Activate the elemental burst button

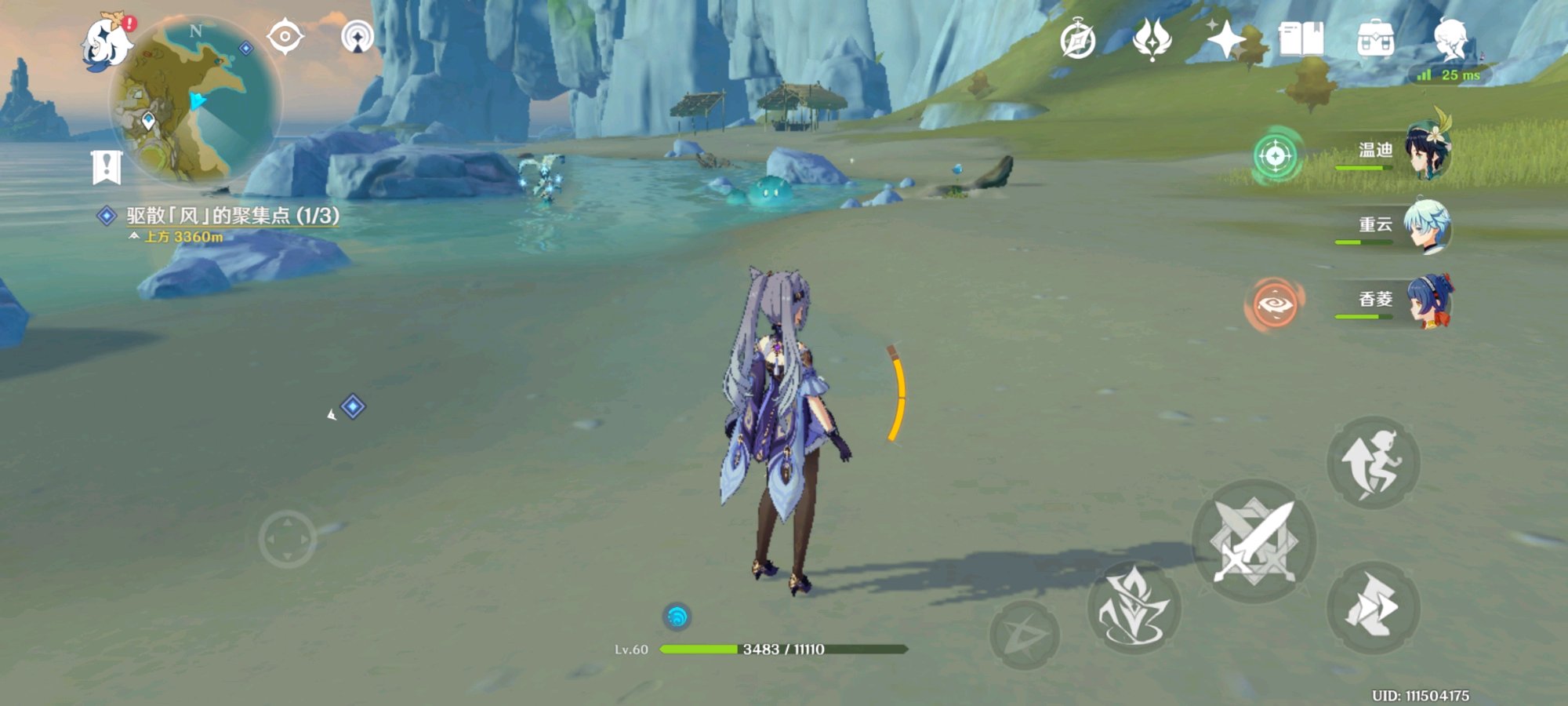pyautogui.click(x=1024, y=634)
